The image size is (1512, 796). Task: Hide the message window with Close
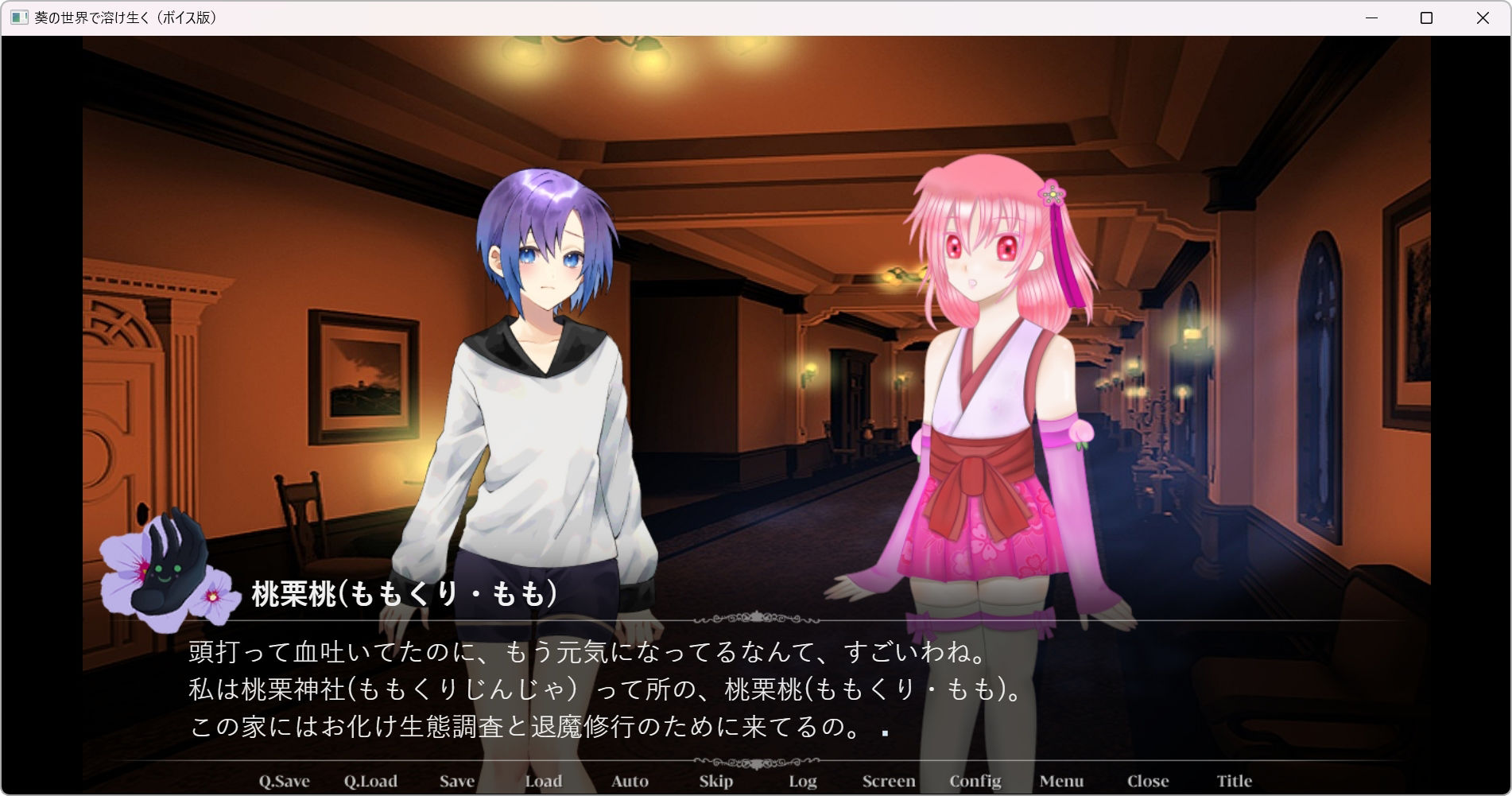[1148, 781]
